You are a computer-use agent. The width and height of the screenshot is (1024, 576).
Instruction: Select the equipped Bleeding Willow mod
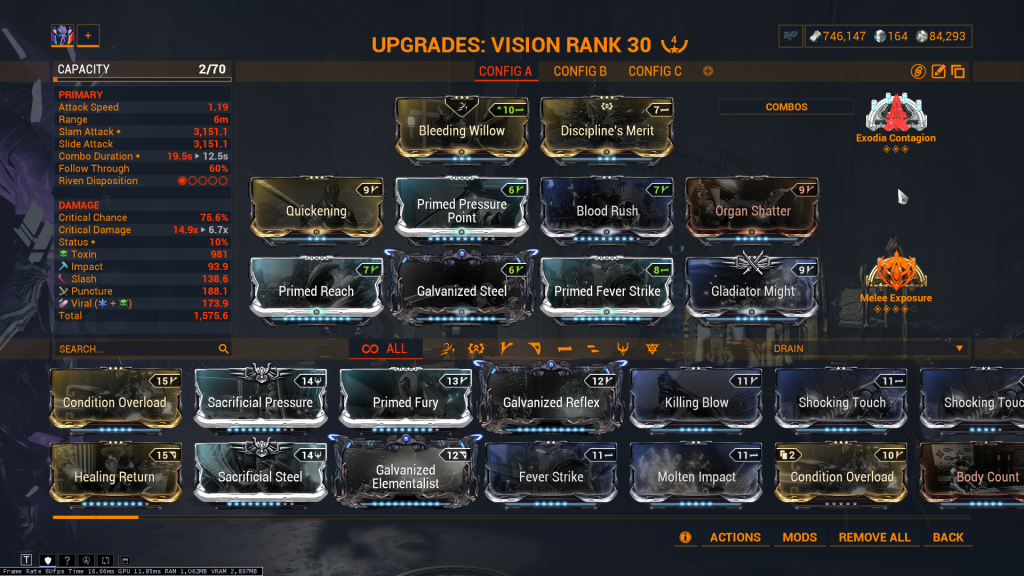tap(462, 130)
